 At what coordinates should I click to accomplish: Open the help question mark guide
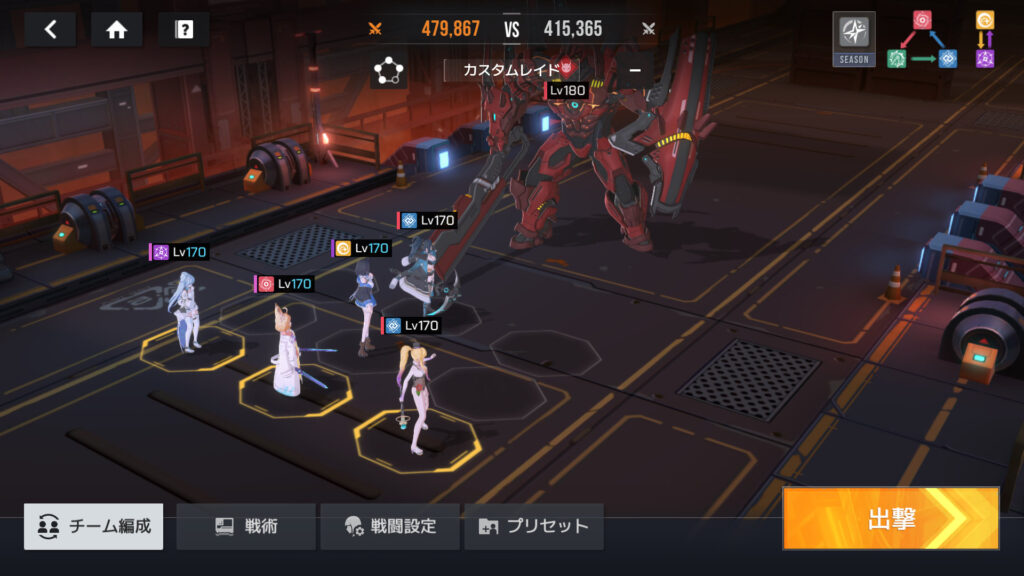(183, 29)
